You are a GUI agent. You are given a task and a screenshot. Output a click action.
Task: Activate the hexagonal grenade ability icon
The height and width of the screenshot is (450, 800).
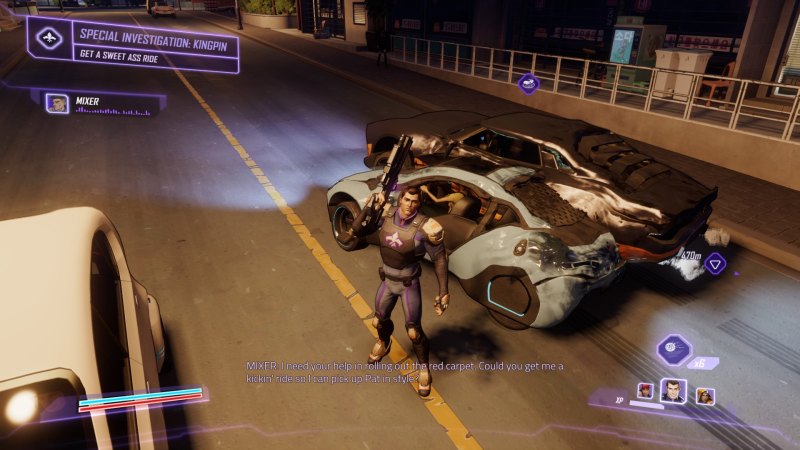click(672, 349)
